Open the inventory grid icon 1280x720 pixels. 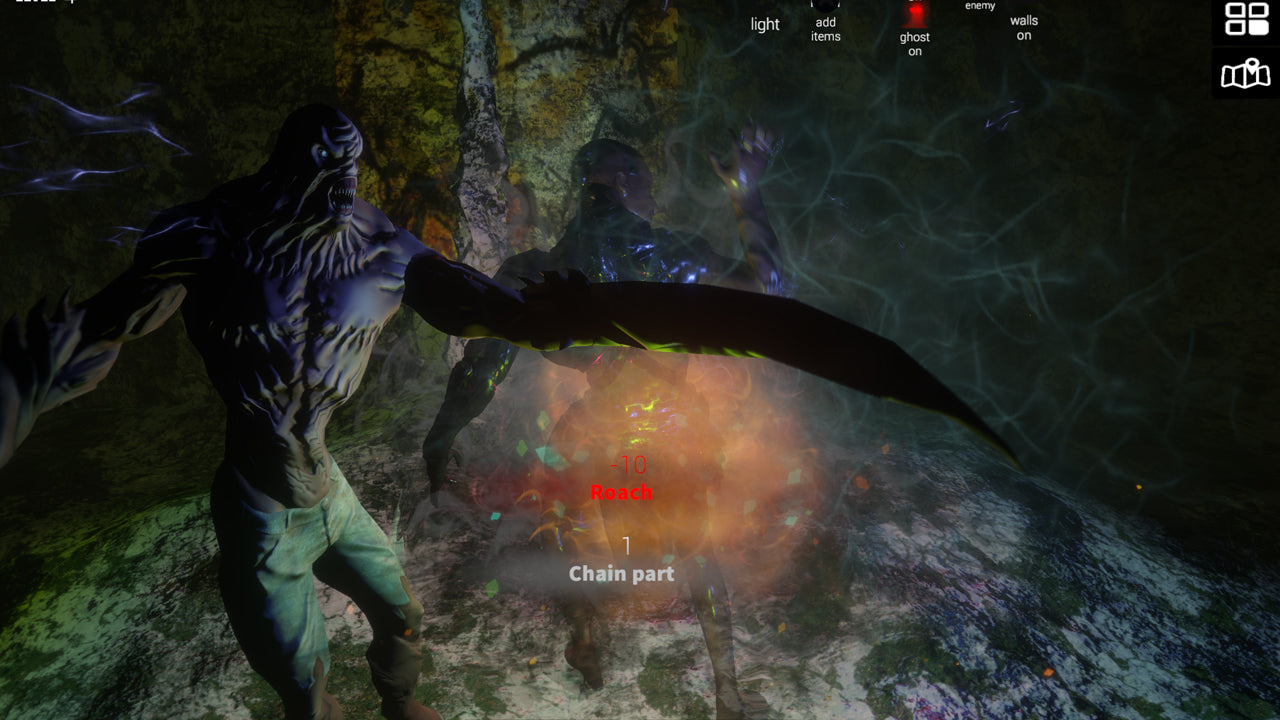click(x=1247, y=19)
